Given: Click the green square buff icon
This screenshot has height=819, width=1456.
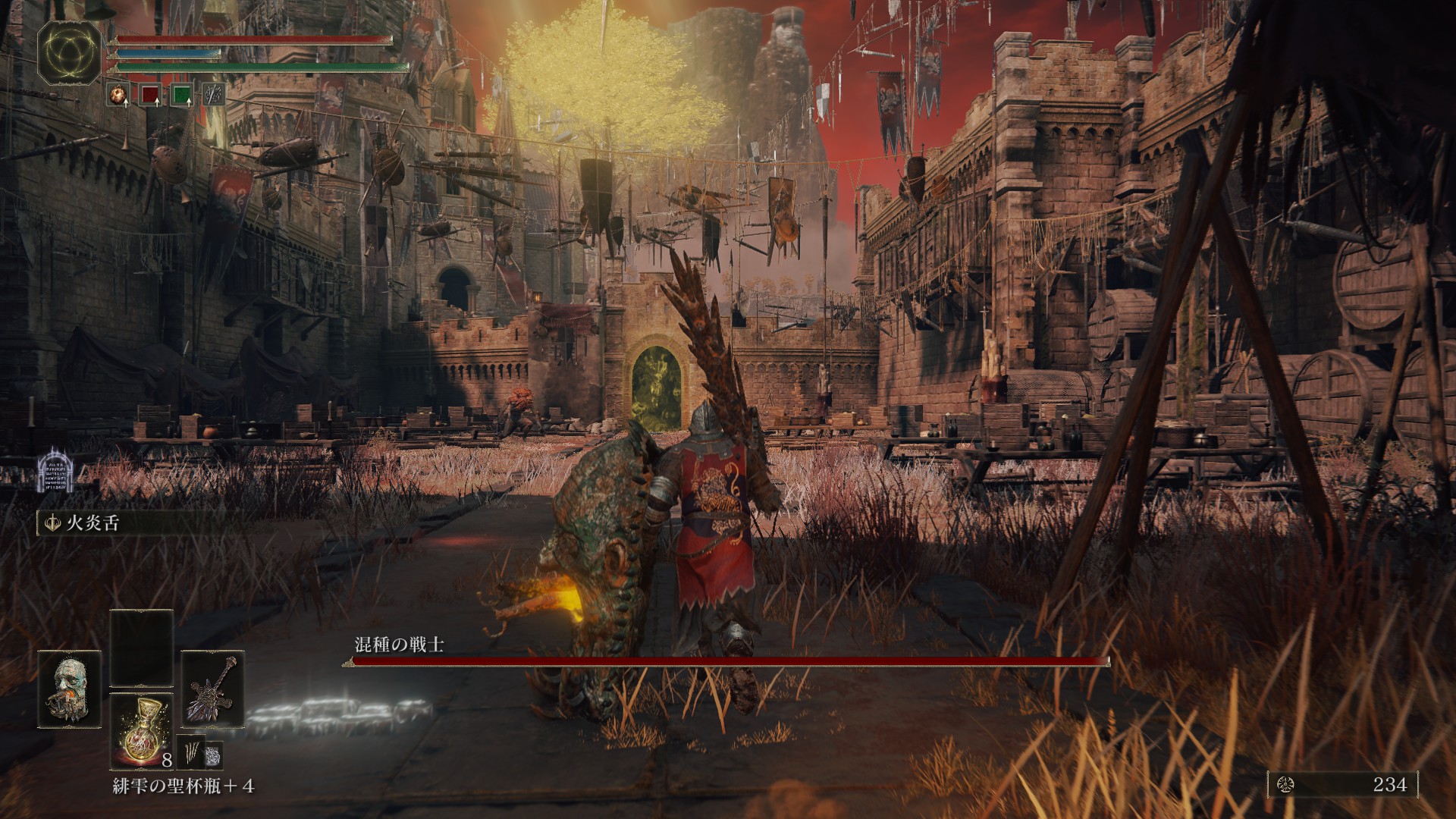Looking at the screenshot, I should click(x=182, y=95).
